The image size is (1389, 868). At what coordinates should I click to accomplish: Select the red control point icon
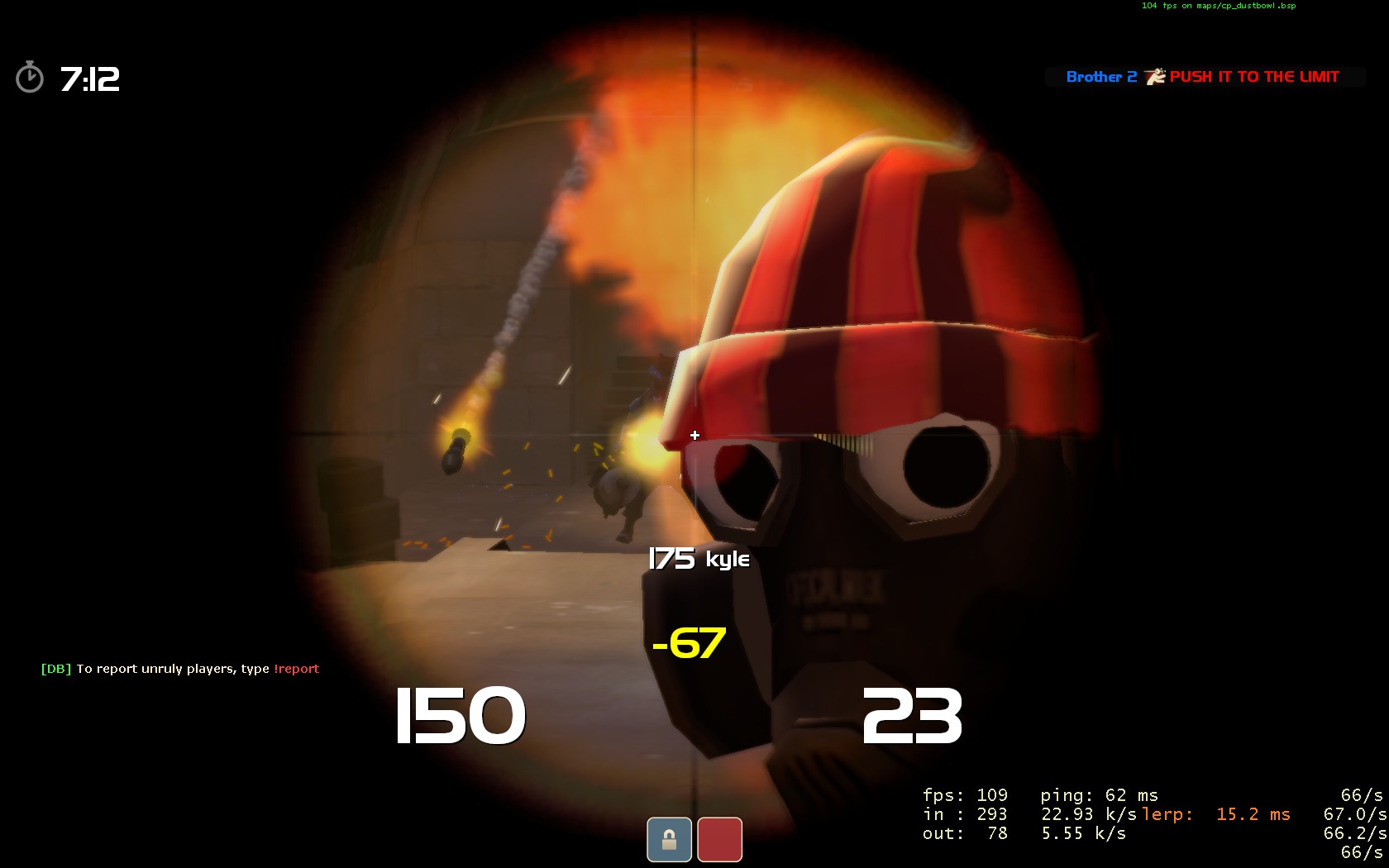point(719,839)
